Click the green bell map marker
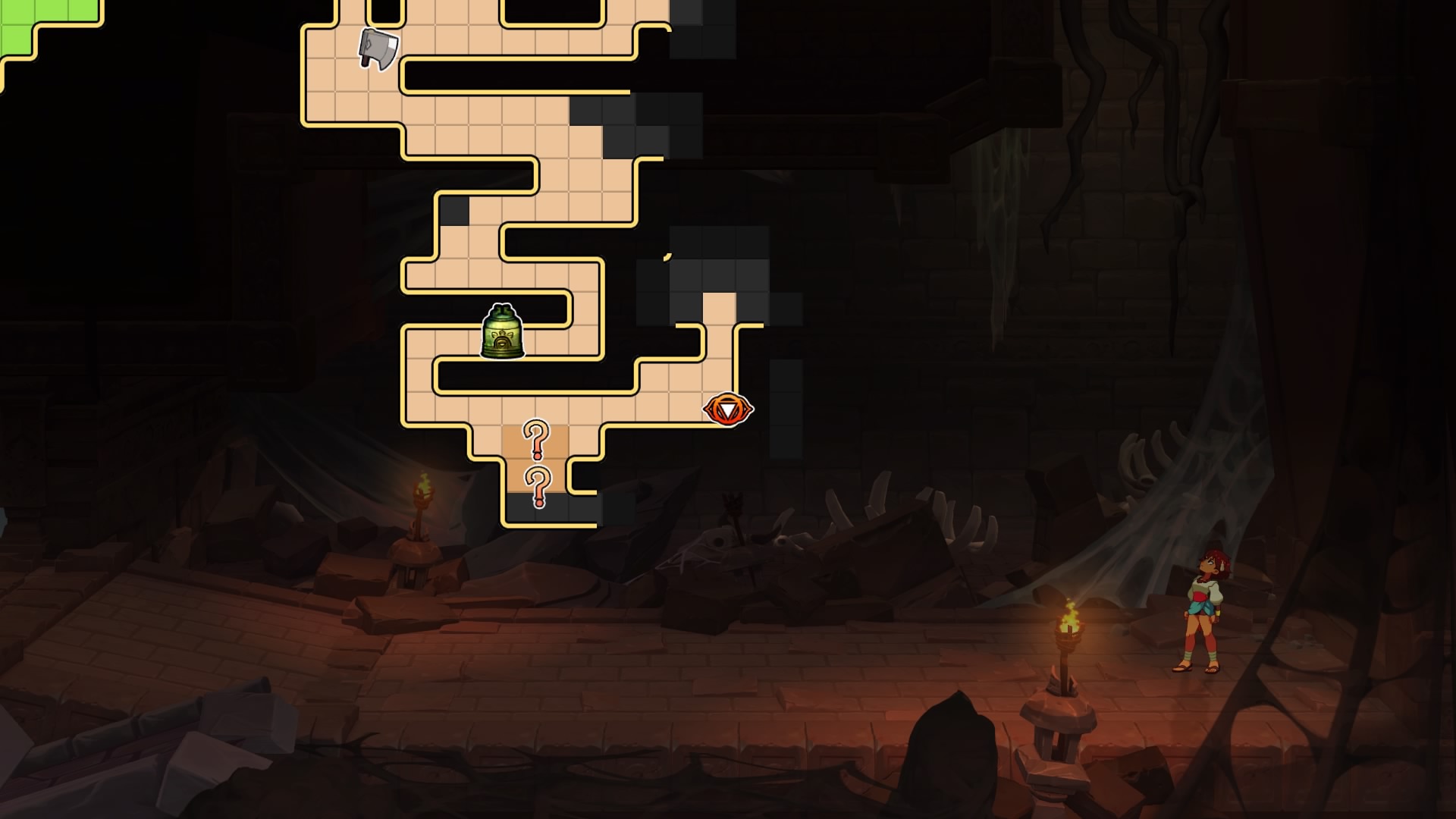 502,332
